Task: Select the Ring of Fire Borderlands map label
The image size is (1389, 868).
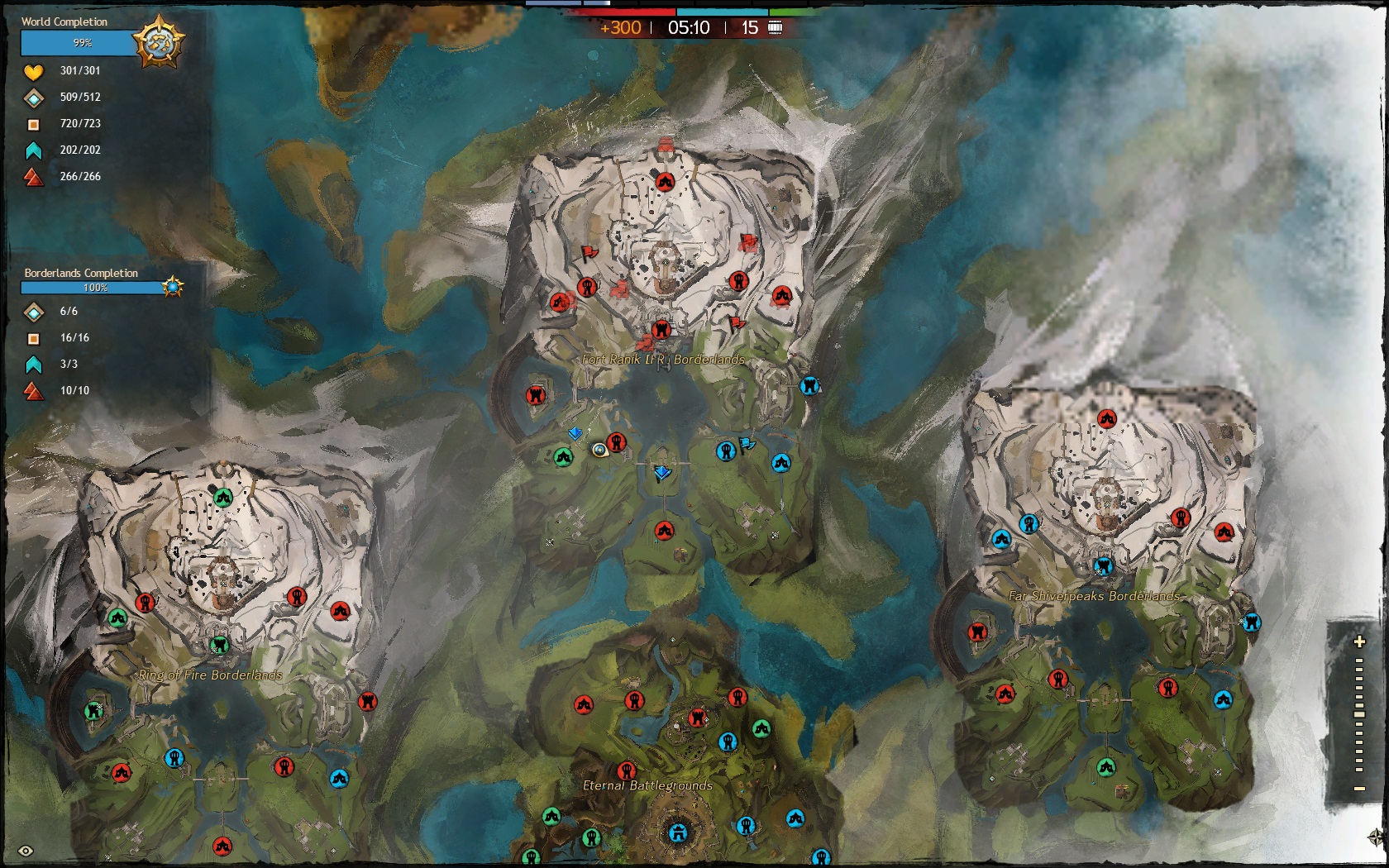Action: pyautogui.click(x=210, y=675)
